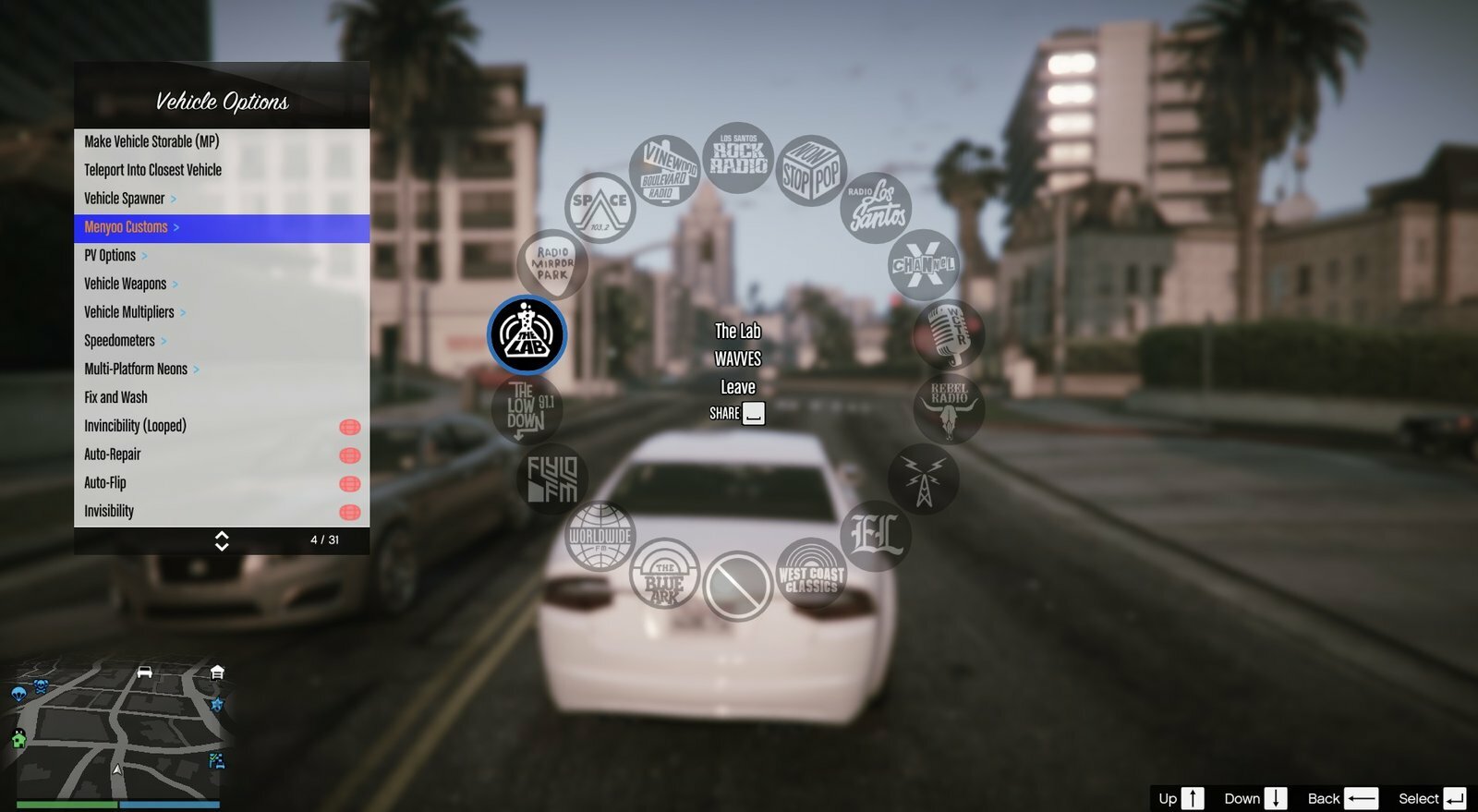Select Make Vehicle Storable (MP)

point(151,141)
